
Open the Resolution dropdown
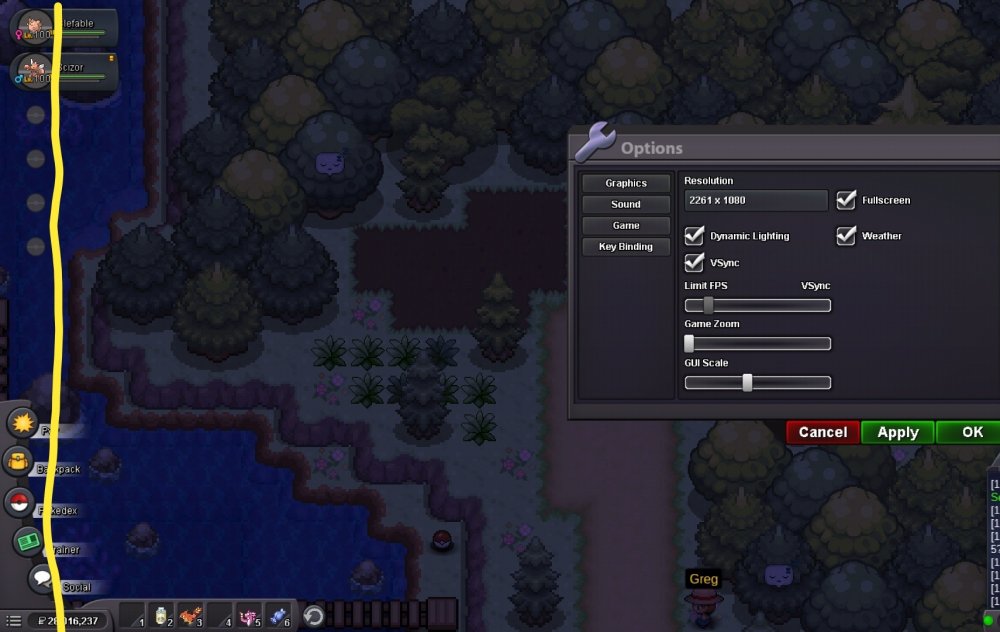(756, 200)
